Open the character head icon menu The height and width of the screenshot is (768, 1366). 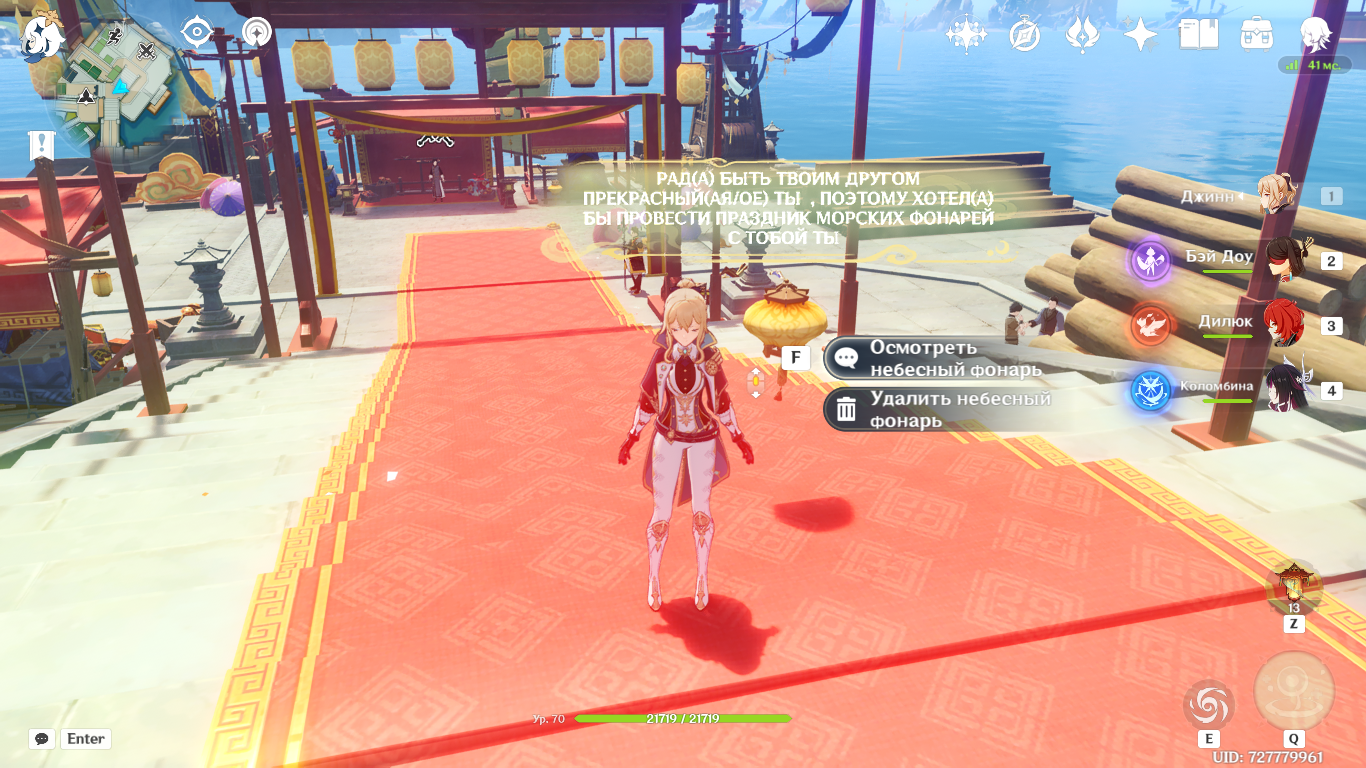pos(1315,35)
